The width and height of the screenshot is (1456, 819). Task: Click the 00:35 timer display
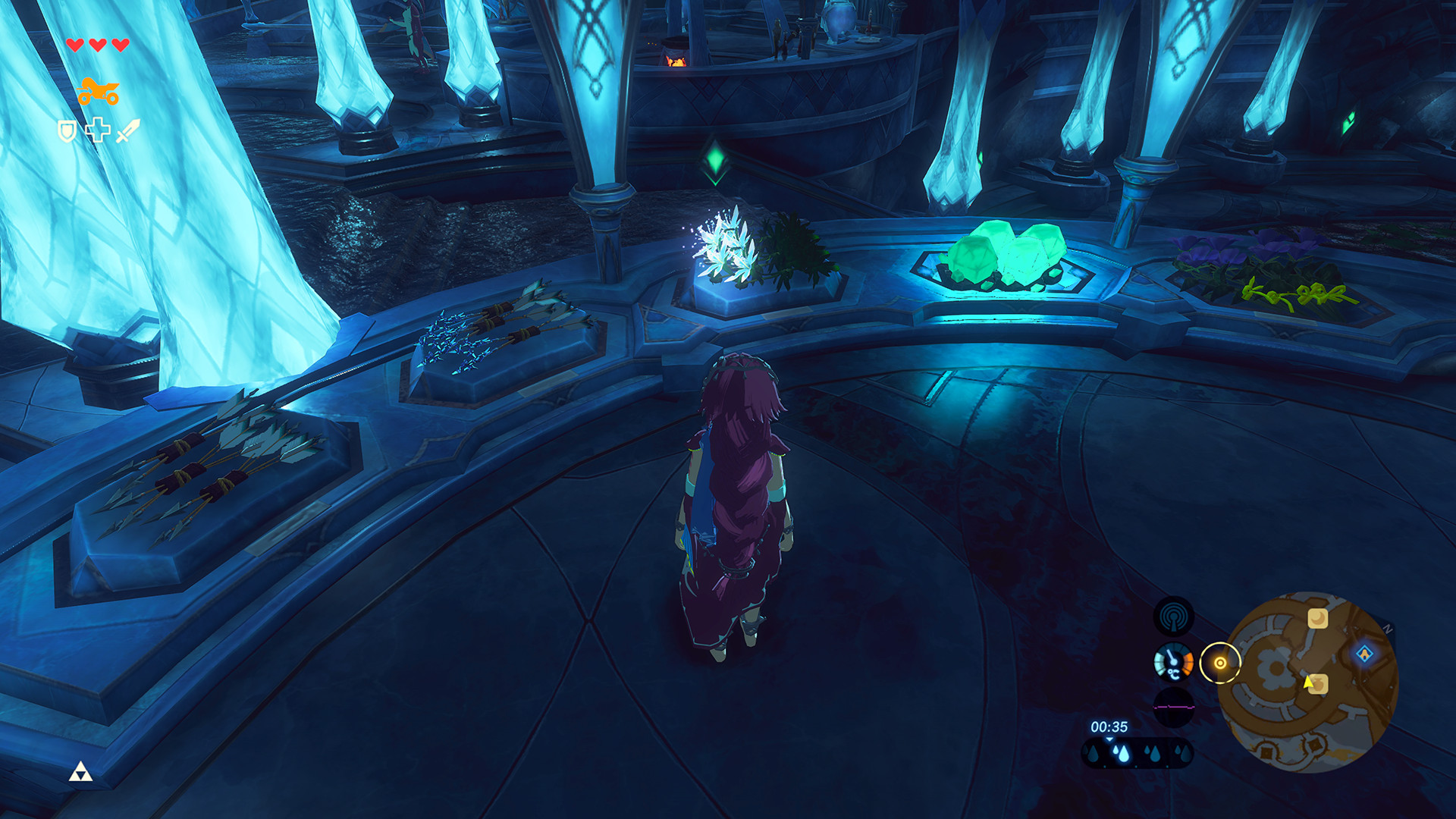pyautogui.click(x=1109, y=726)
